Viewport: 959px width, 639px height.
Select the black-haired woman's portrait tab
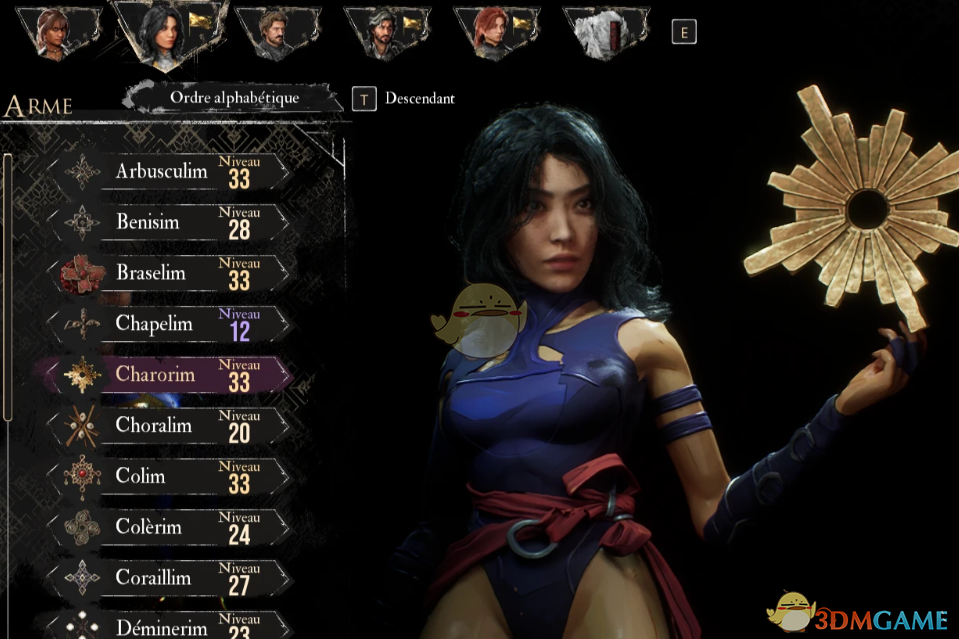click(x=165, y=30)
